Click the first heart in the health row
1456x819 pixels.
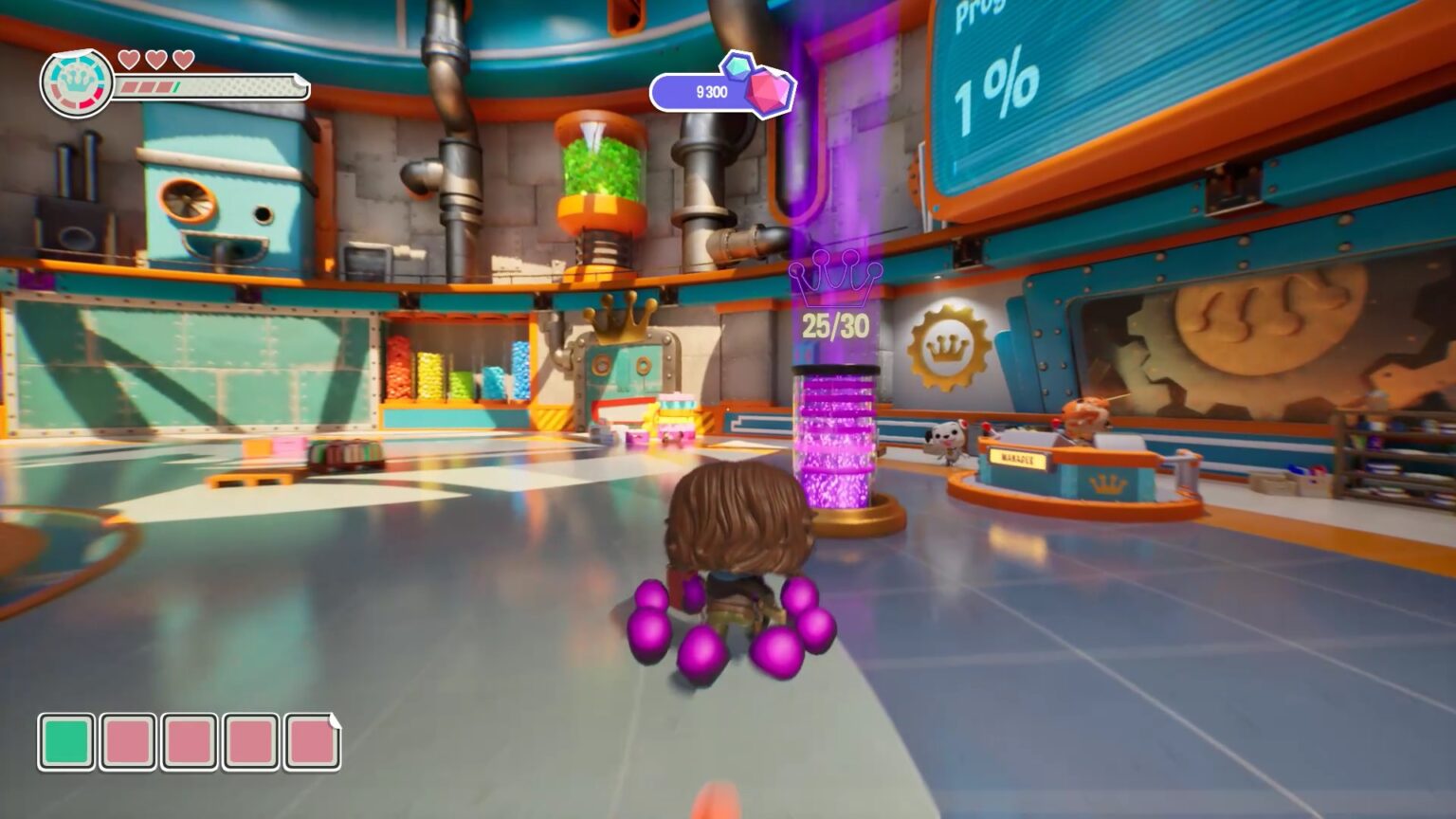click(130, 60)
